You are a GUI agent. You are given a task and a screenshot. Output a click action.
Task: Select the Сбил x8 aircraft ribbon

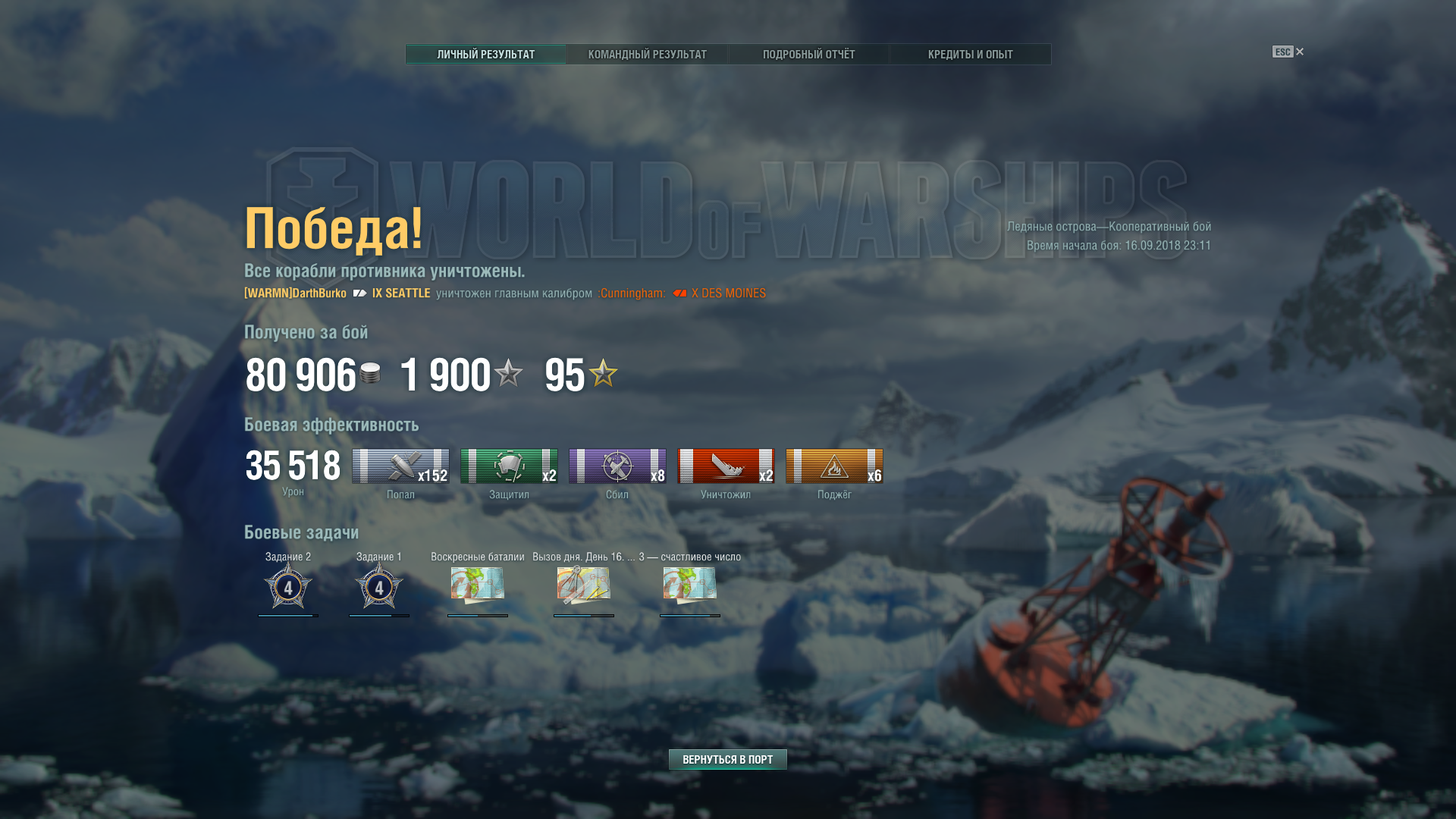click(617, 466)
